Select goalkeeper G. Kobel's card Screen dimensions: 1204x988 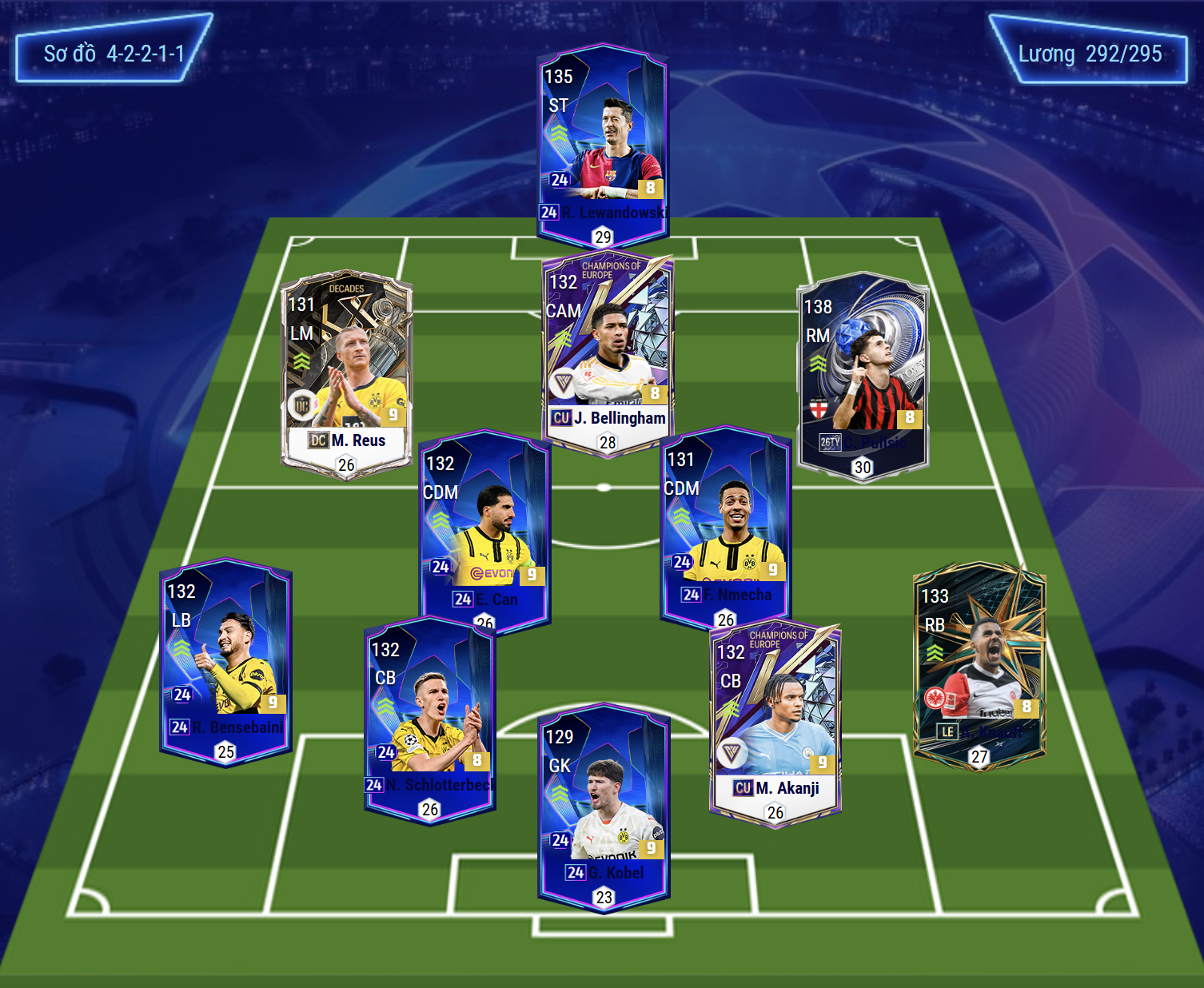point(604,805)
